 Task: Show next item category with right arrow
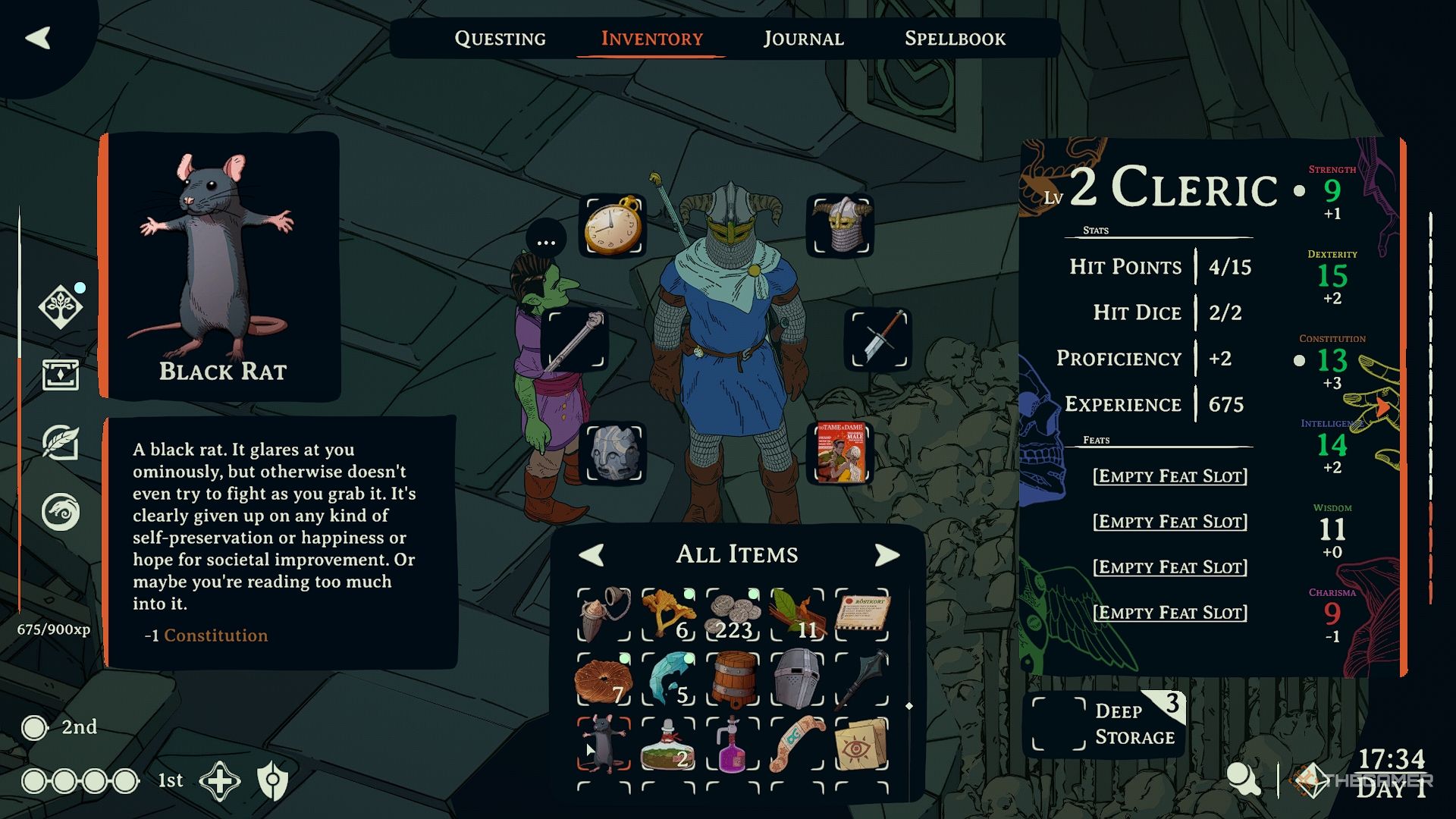886,555
